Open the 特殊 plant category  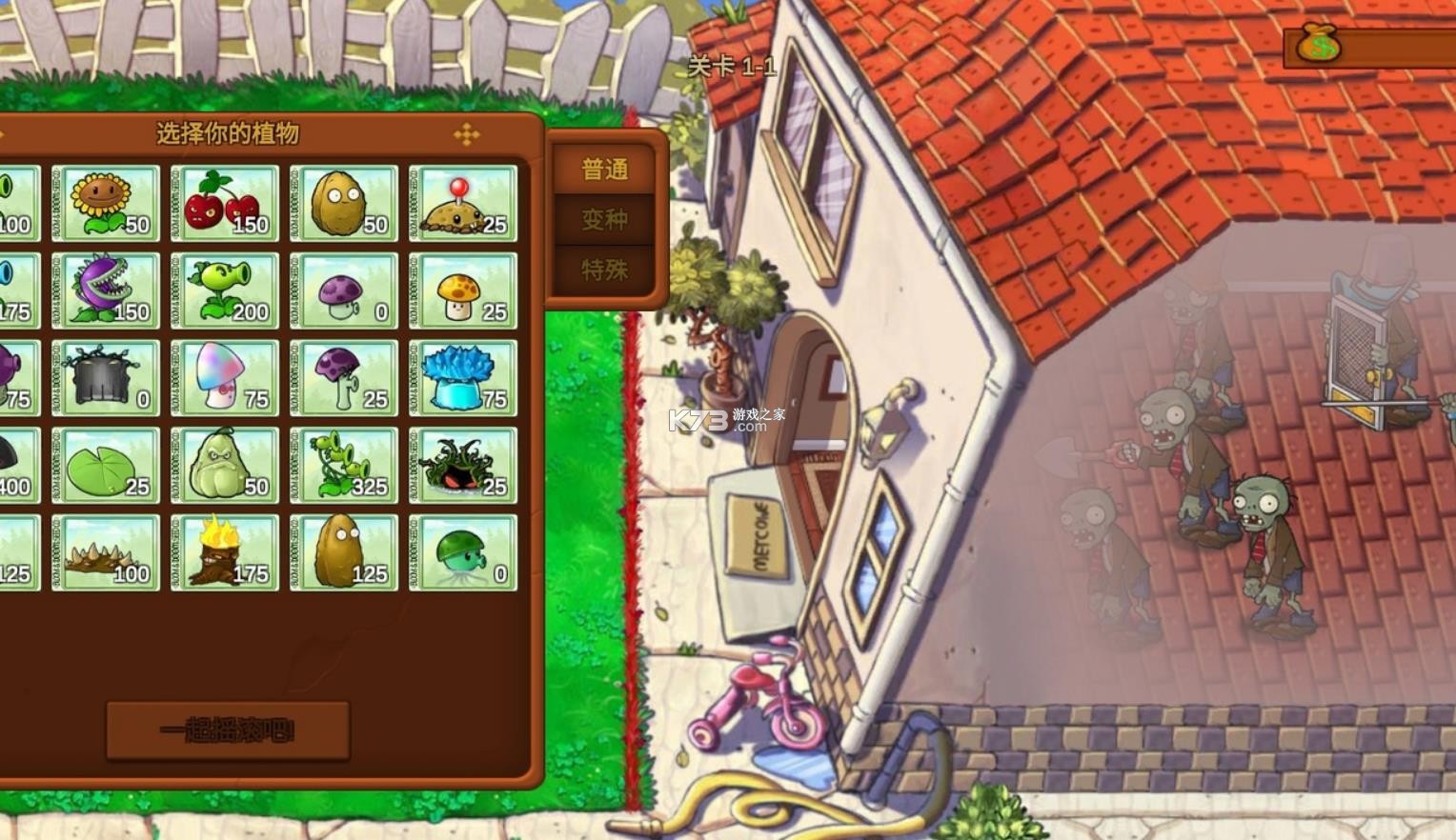click(603, 270)
